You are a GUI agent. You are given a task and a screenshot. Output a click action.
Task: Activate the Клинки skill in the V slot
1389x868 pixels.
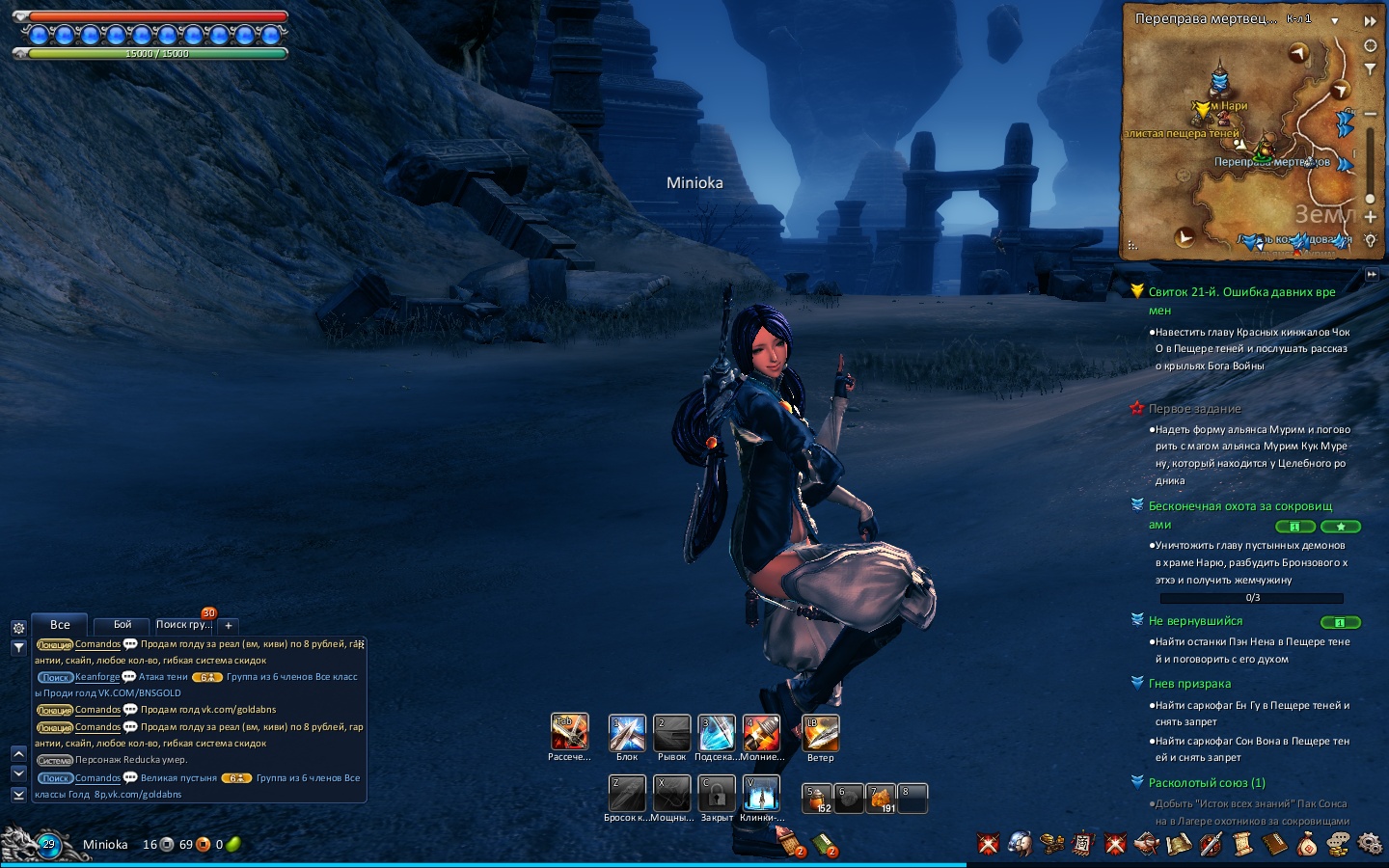coord(761,794)
